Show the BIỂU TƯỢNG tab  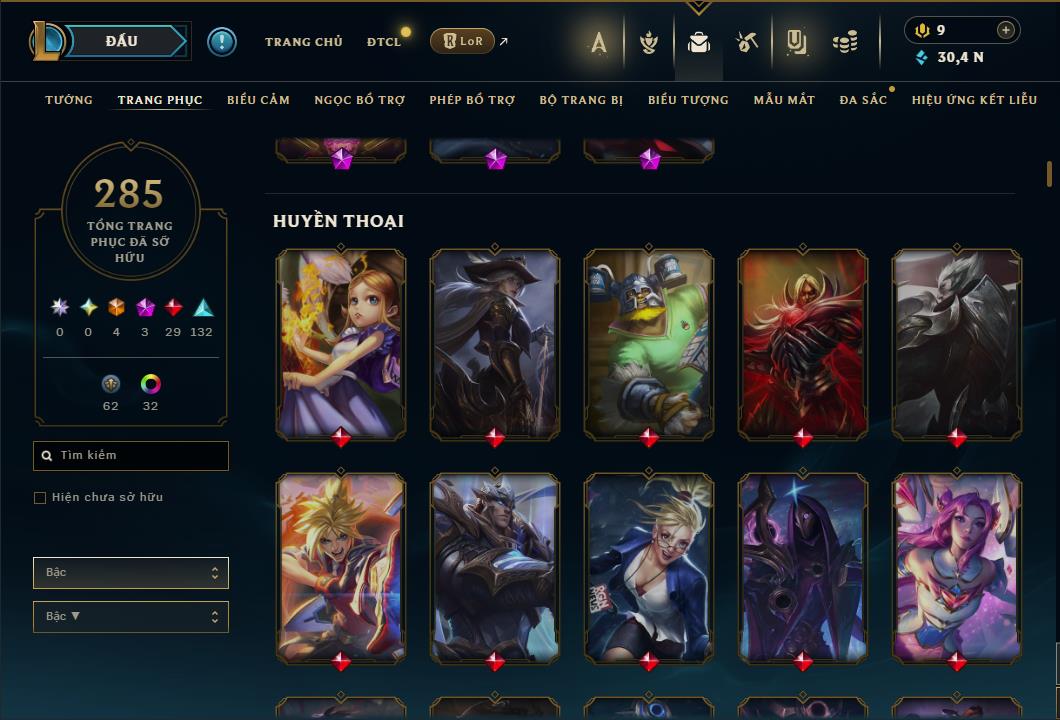pyautogui.click(x=688, y=100)
